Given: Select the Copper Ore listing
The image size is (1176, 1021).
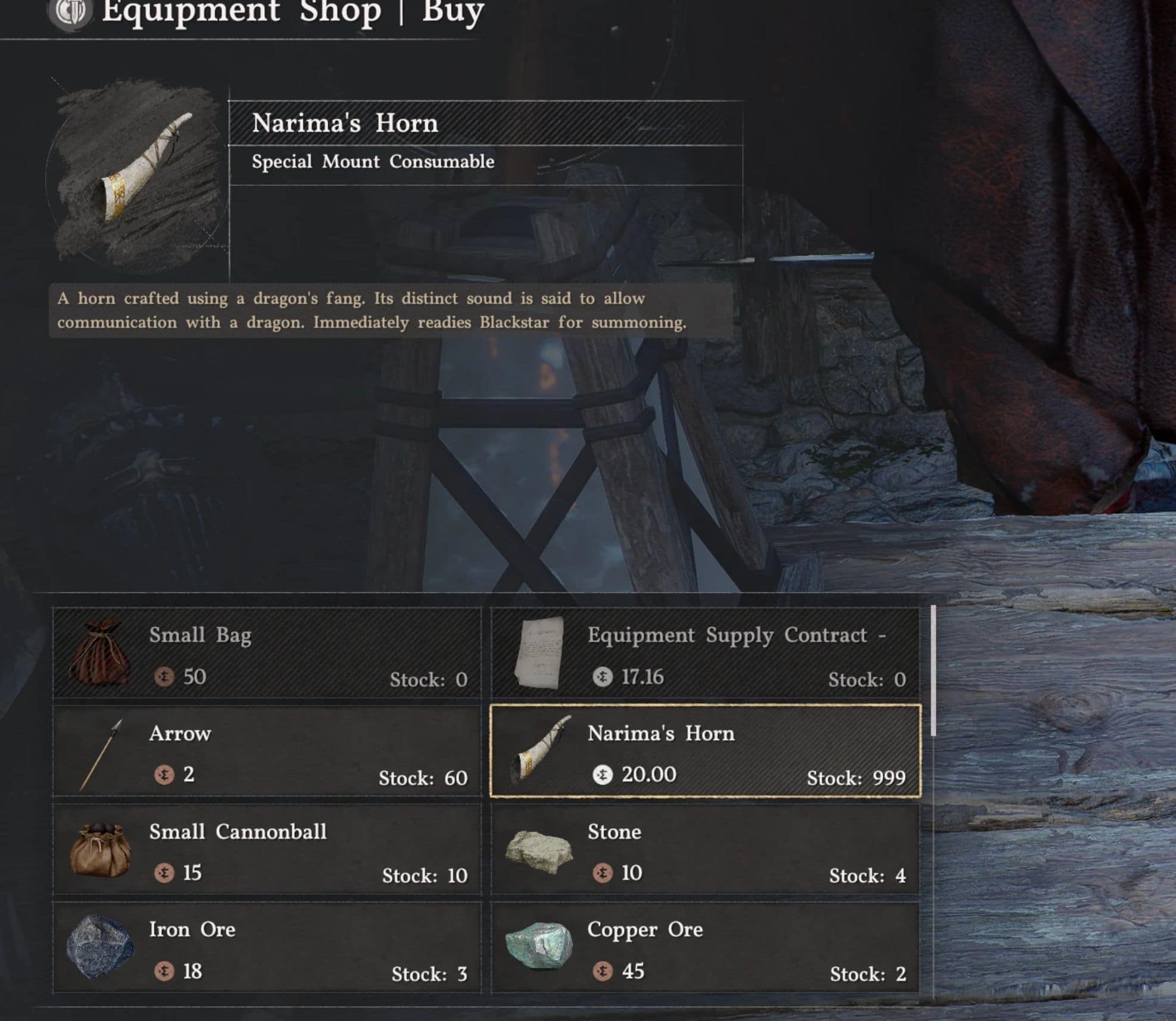Looking at the screenshot, I should [x=705, y=948].
